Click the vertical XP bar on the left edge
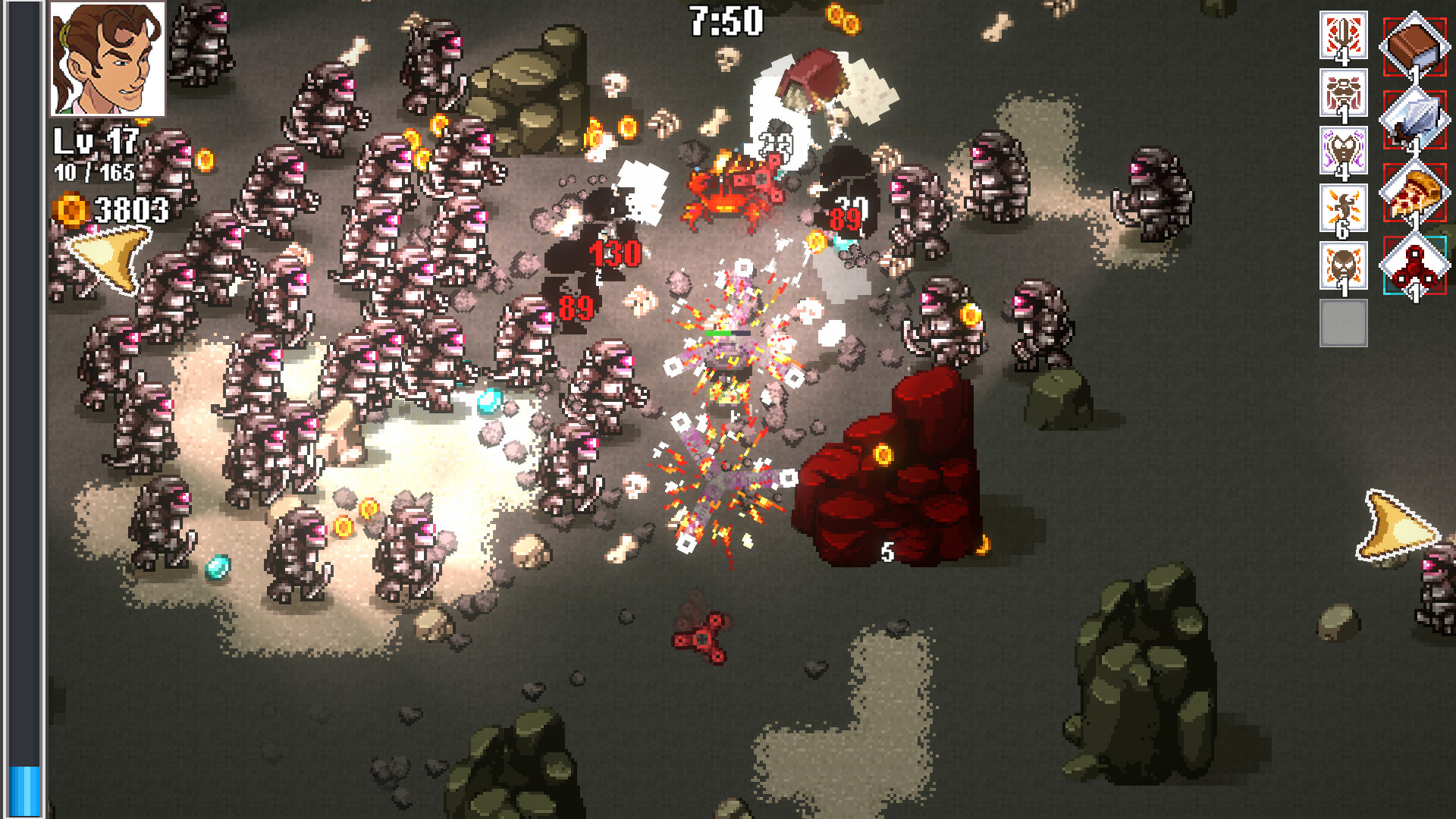 tap(28, 409)
